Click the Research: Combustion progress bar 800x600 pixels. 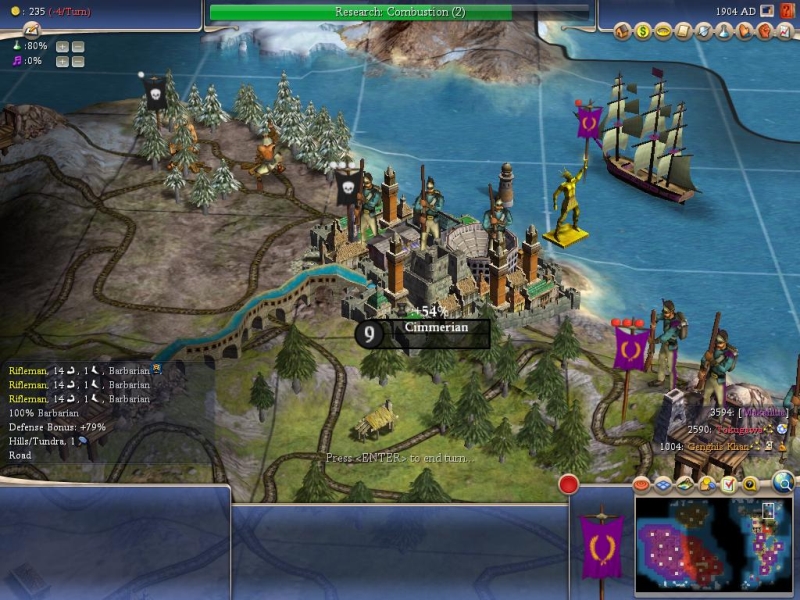[x=400, y=12]
